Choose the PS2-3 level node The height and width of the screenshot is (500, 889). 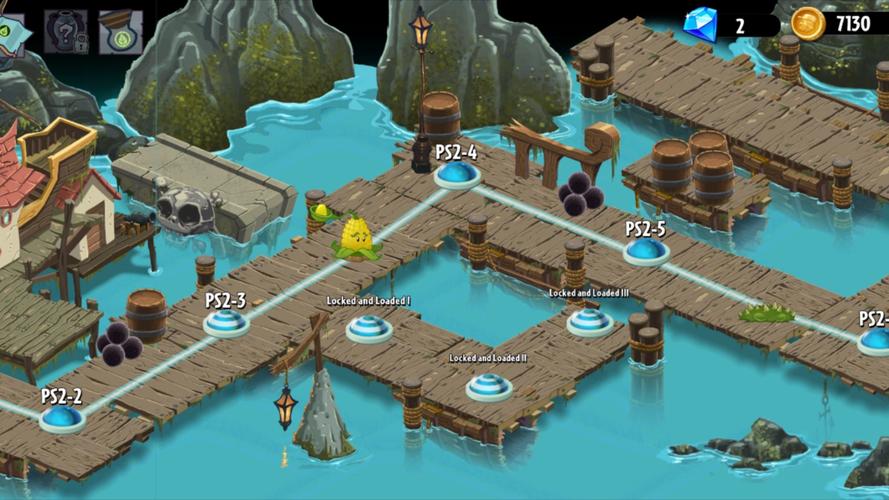point(226,322)
